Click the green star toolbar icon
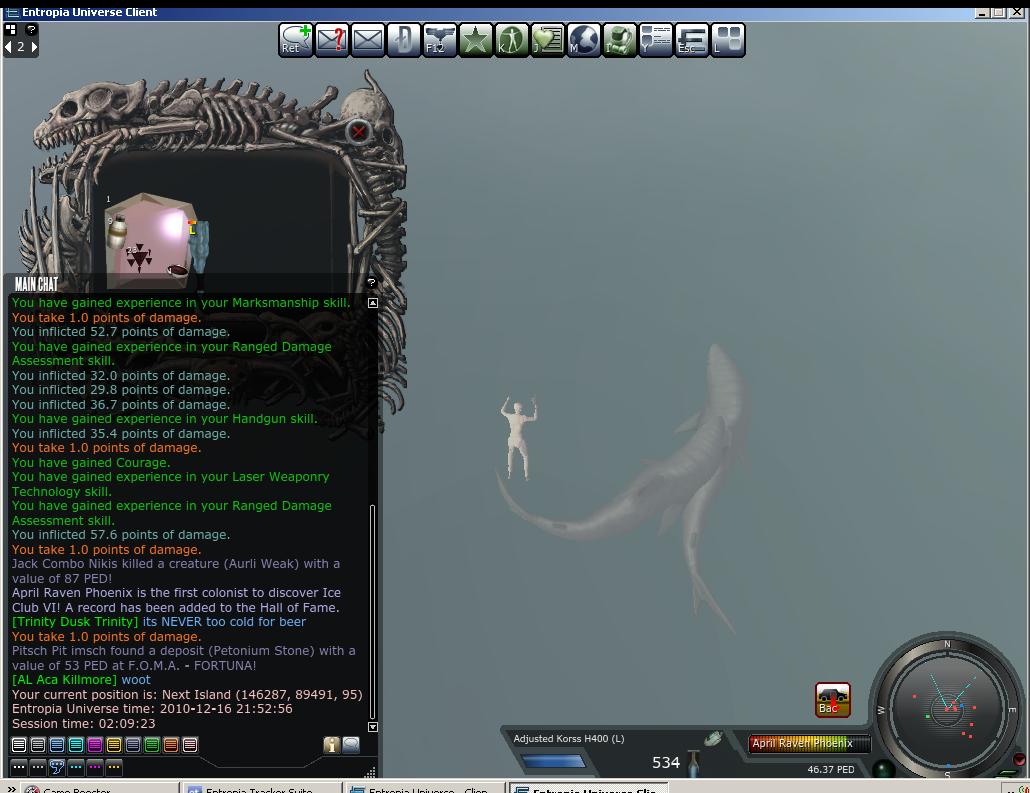Image resolution: width=1030 pixels, height=793 pixels. click(476, 40)
